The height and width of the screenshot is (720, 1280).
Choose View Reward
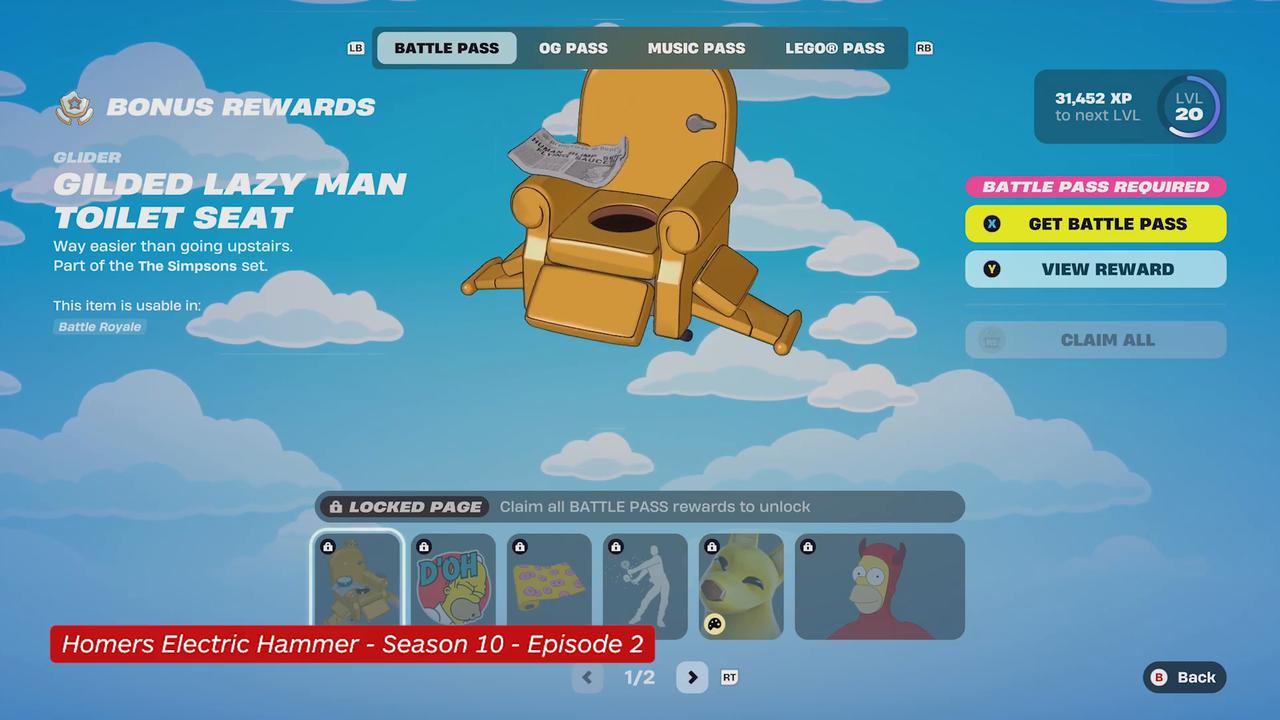click(x=1095, y=269)
